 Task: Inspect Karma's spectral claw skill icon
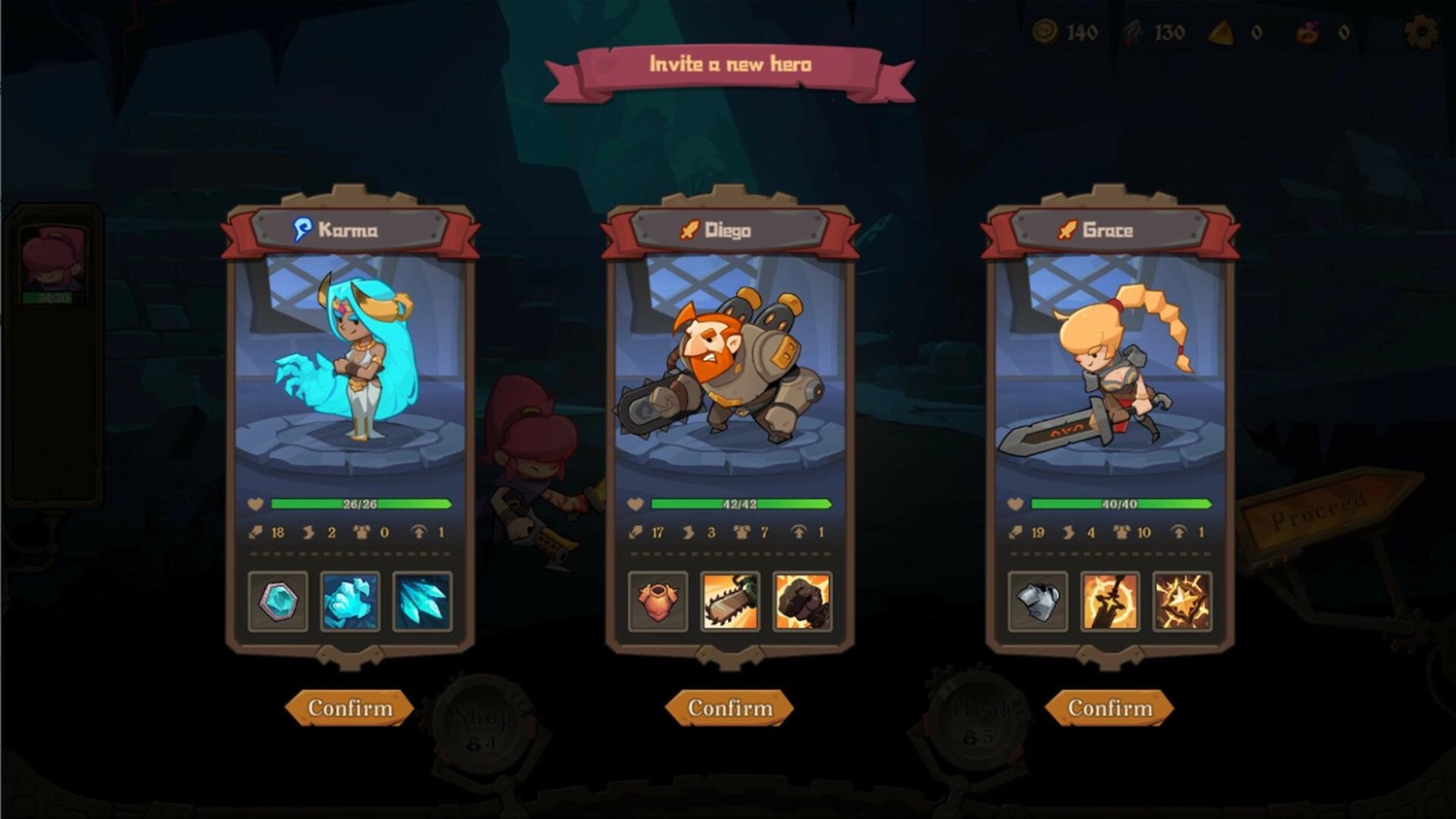(350, 602)
